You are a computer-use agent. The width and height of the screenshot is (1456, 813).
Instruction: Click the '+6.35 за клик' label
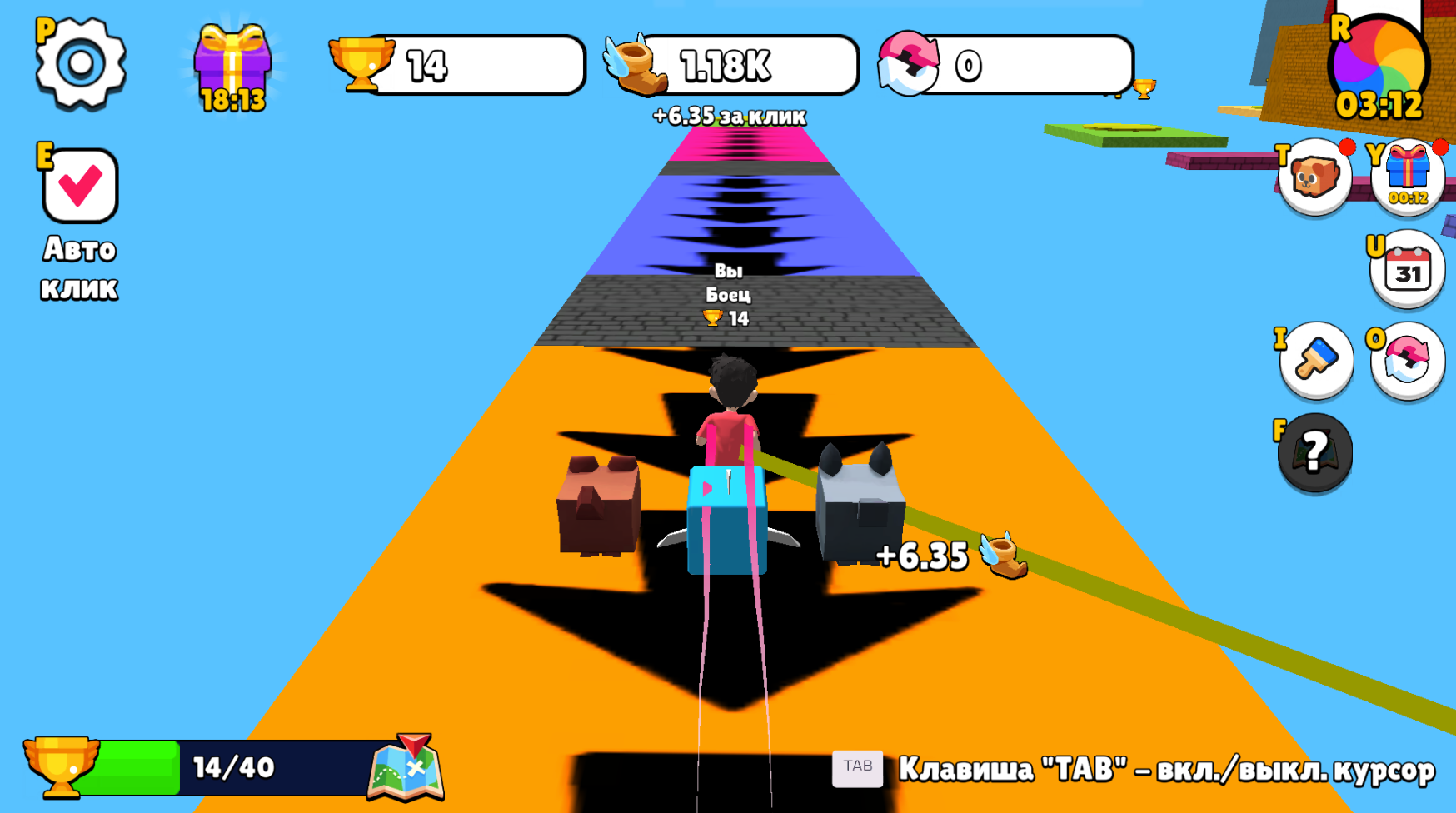[x=727, y=117]
